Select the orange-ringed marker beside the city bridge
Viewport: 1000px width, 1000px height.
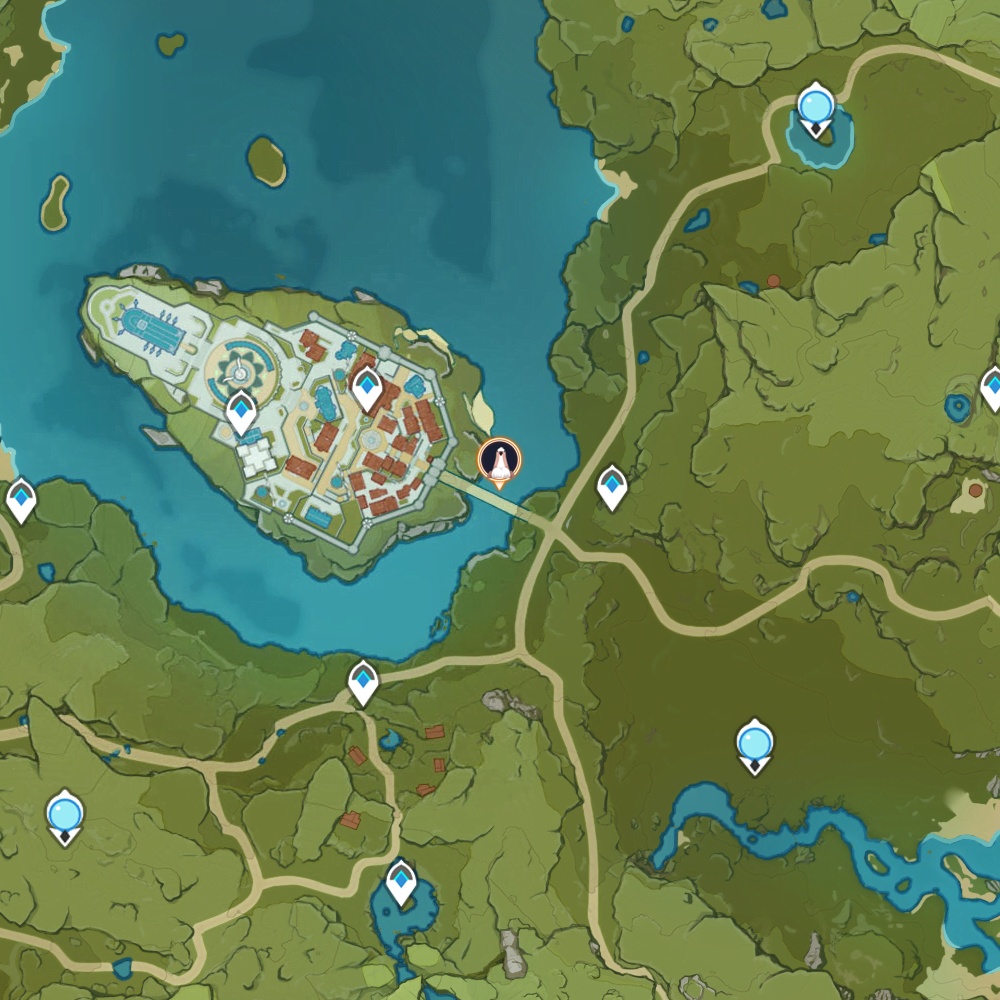coord(499,461)
